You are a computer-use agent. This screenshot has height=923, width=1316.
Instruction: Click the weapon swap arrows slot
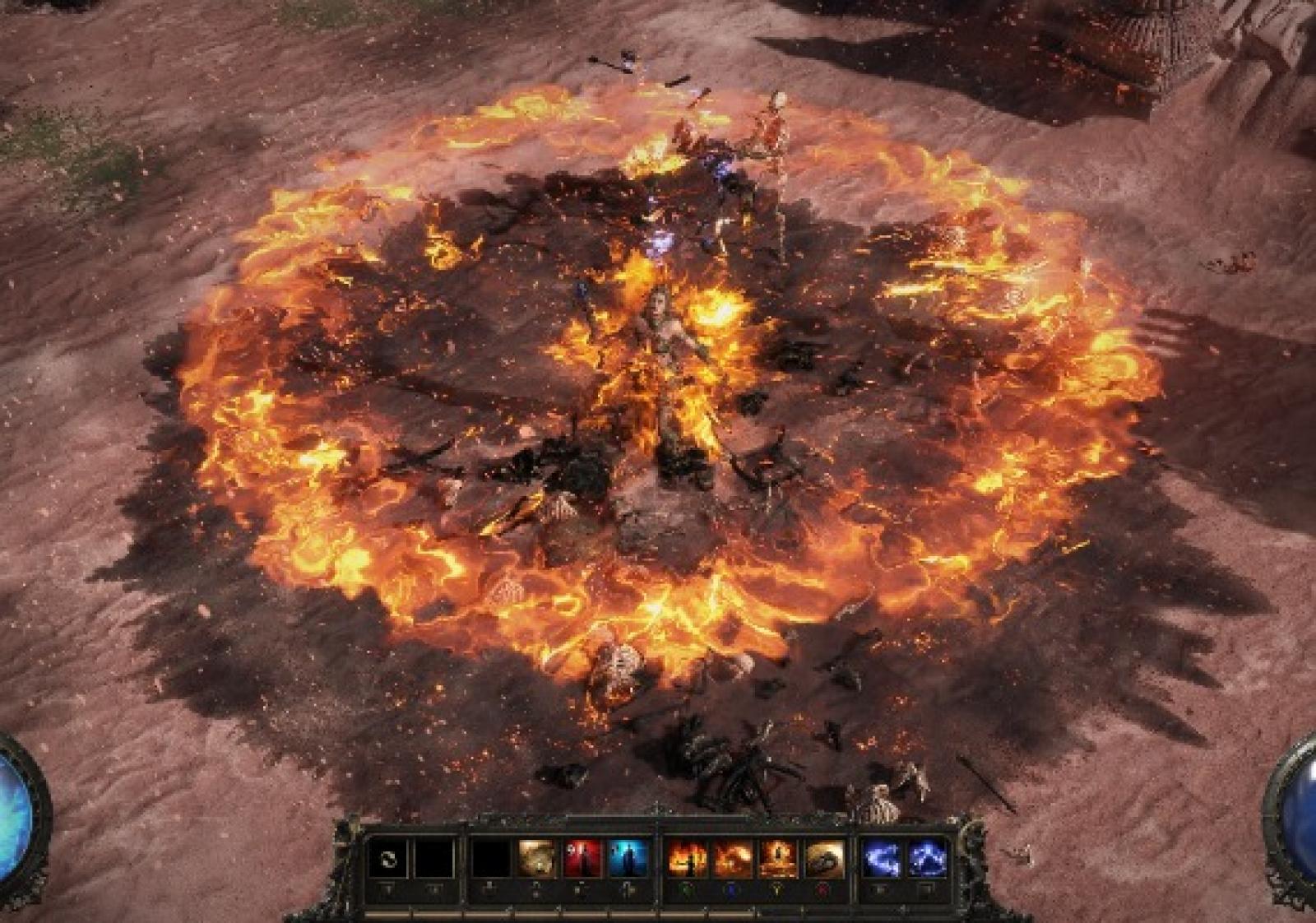[x=387, y=860]
